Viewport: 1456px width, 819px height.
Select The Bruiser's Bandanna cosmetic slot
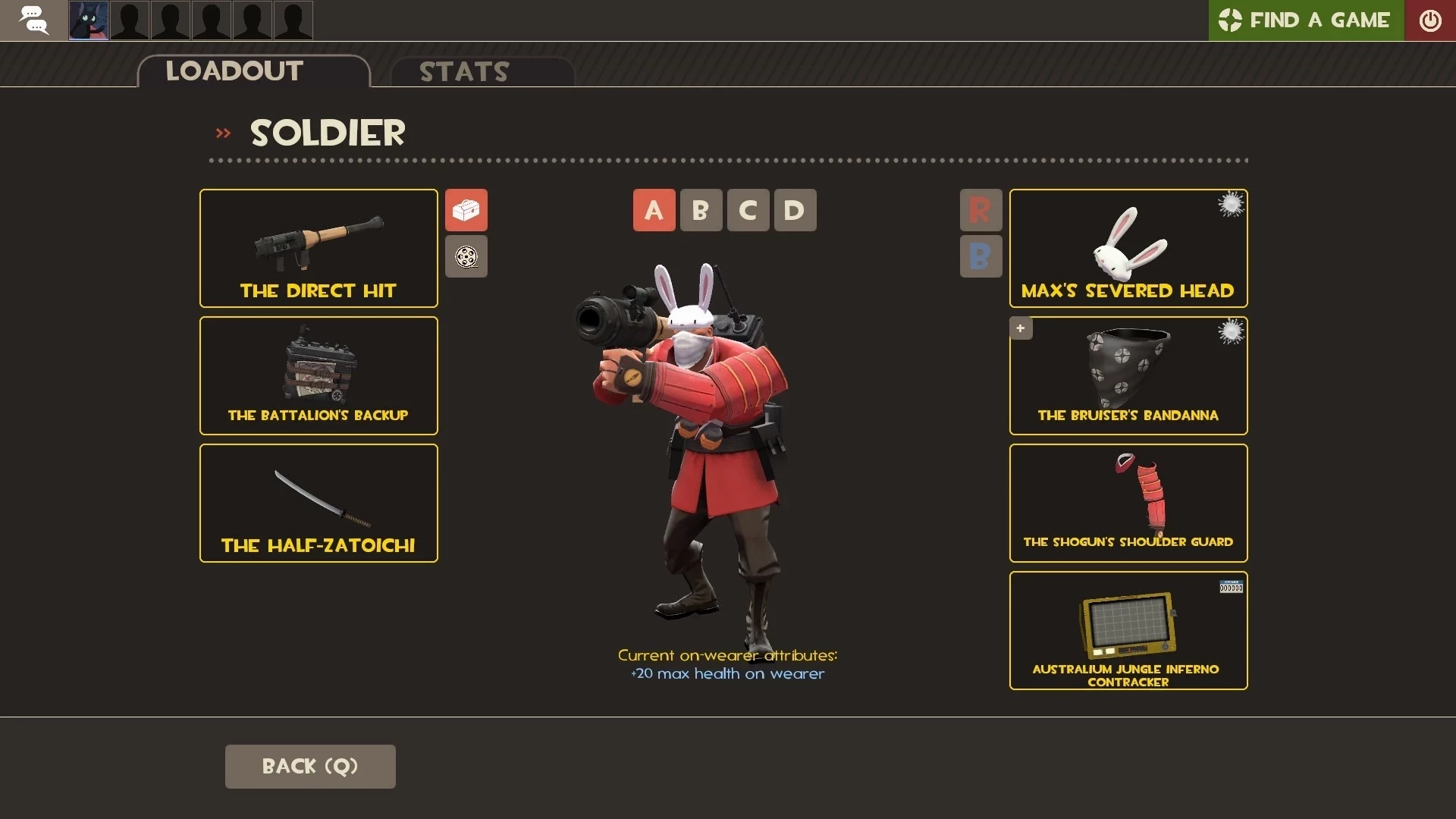tap(1128, 375)
